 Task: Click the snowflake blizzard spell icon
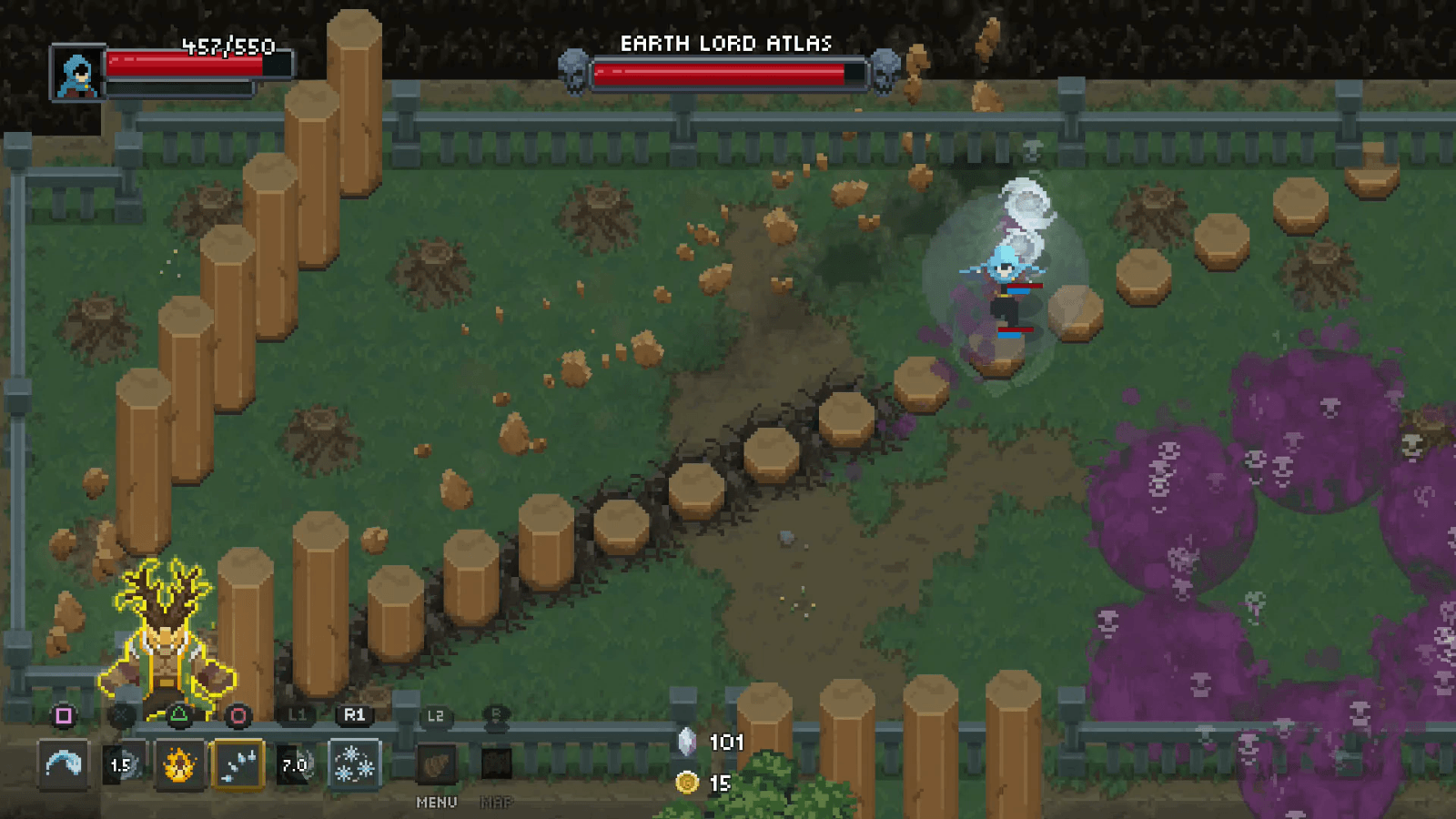(355, 764)
